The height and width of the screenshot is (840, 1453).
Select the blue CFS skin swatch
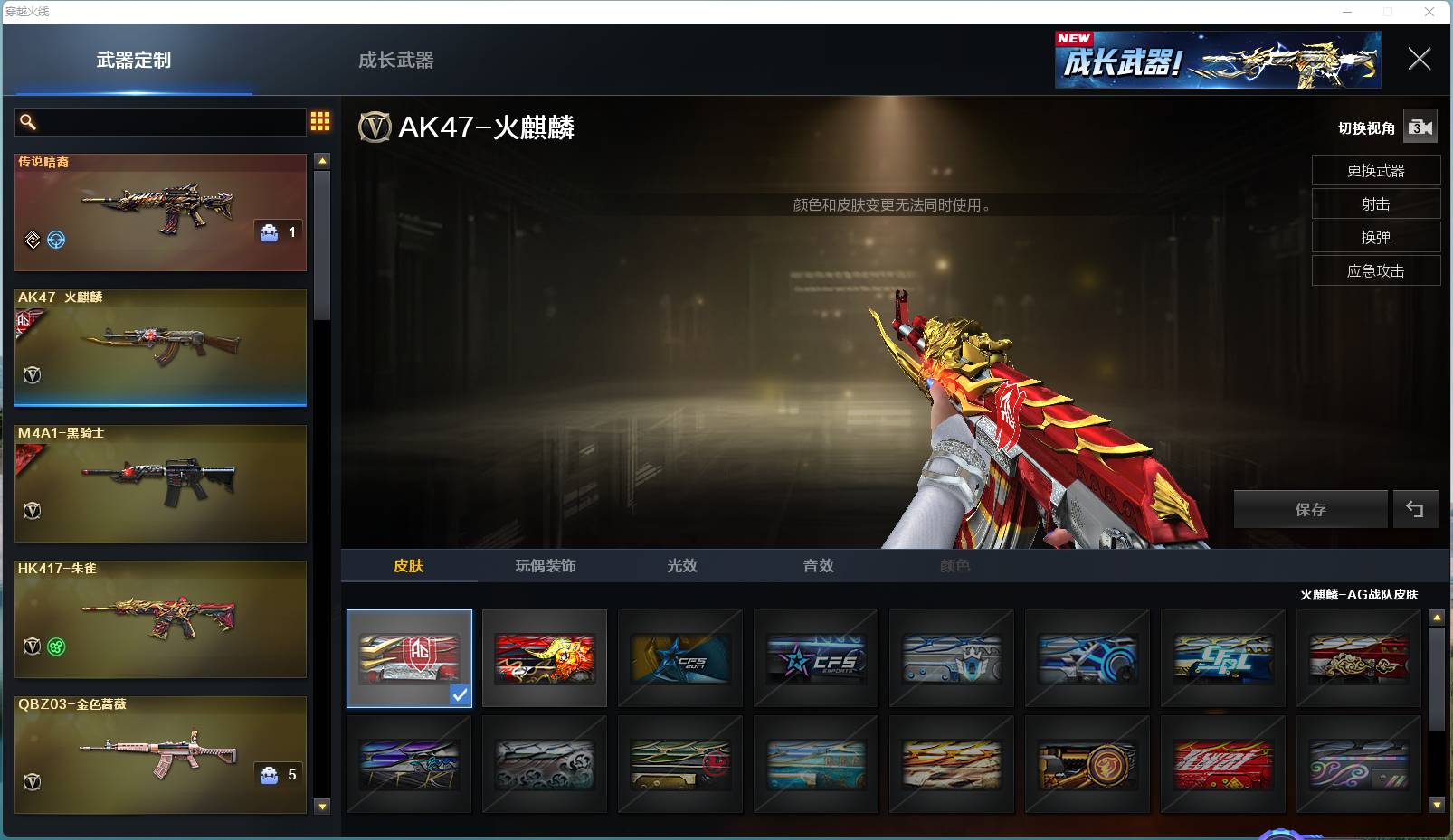click(679, 657)
